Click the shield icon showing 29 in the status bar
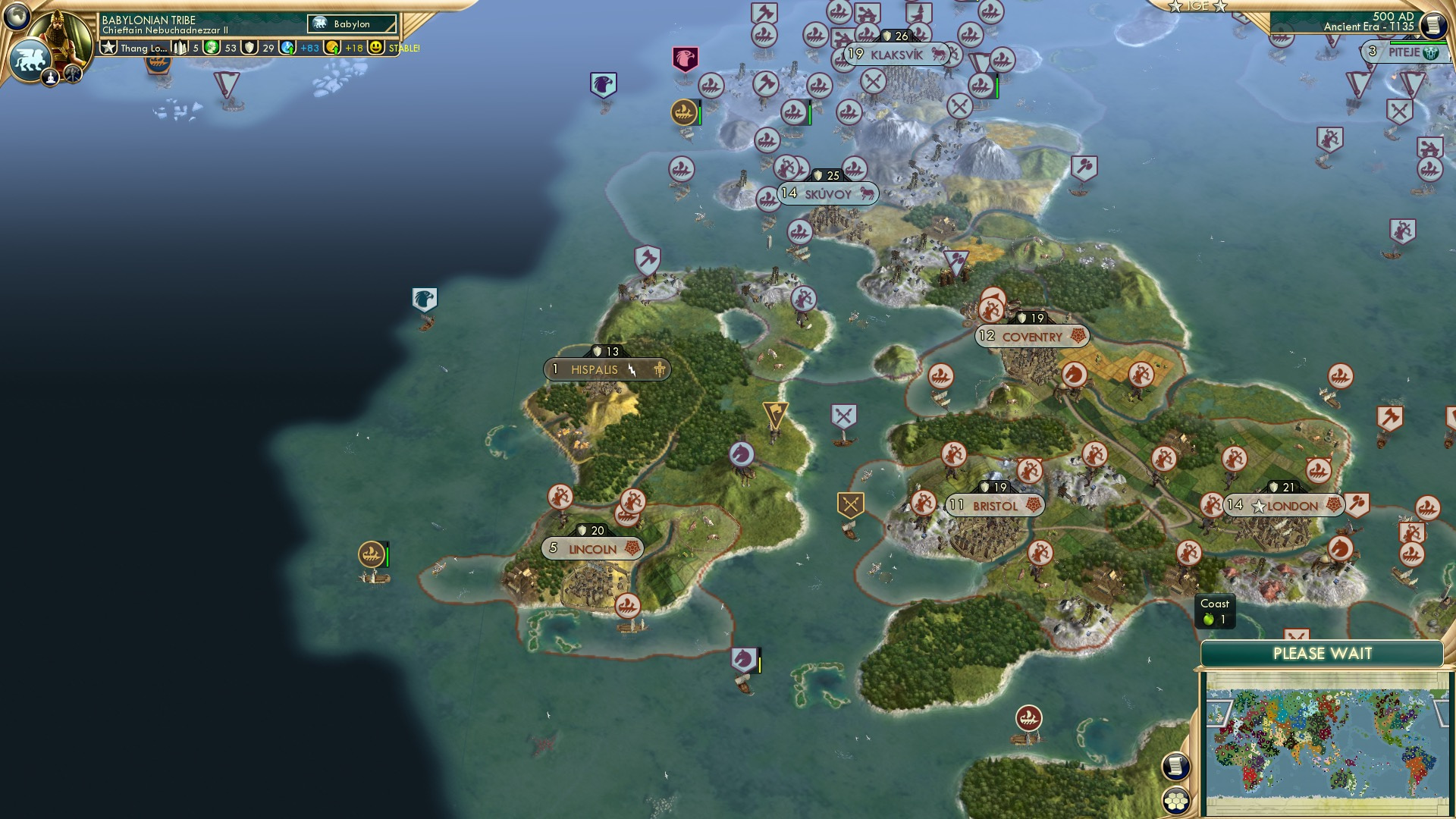This screenshot has height=819, width=1456. click(x=250, y=48)
